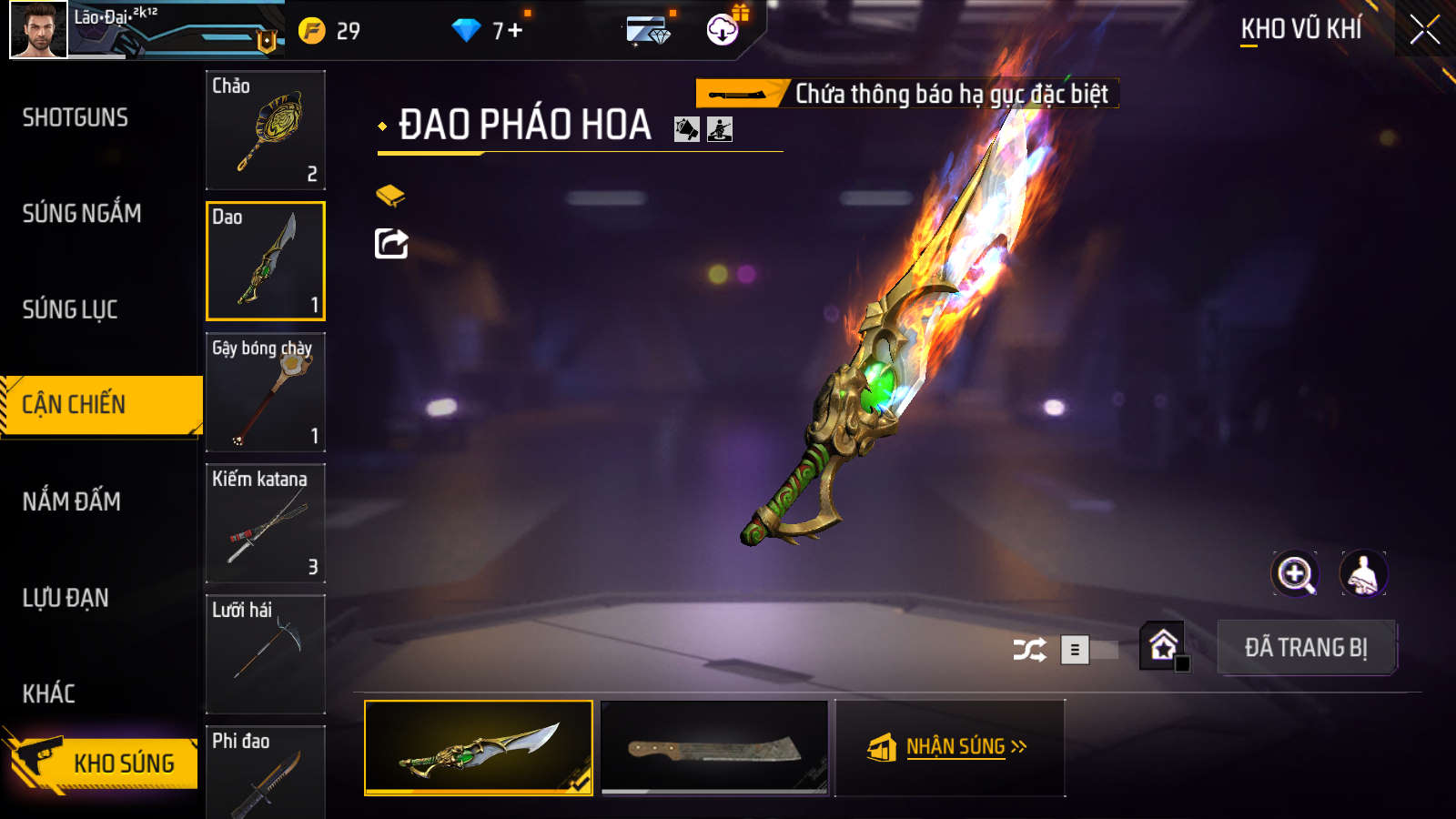The image size is (1456, 819).
Task: Click the Đã Trang Bị button
Action: click(1306, 648)
